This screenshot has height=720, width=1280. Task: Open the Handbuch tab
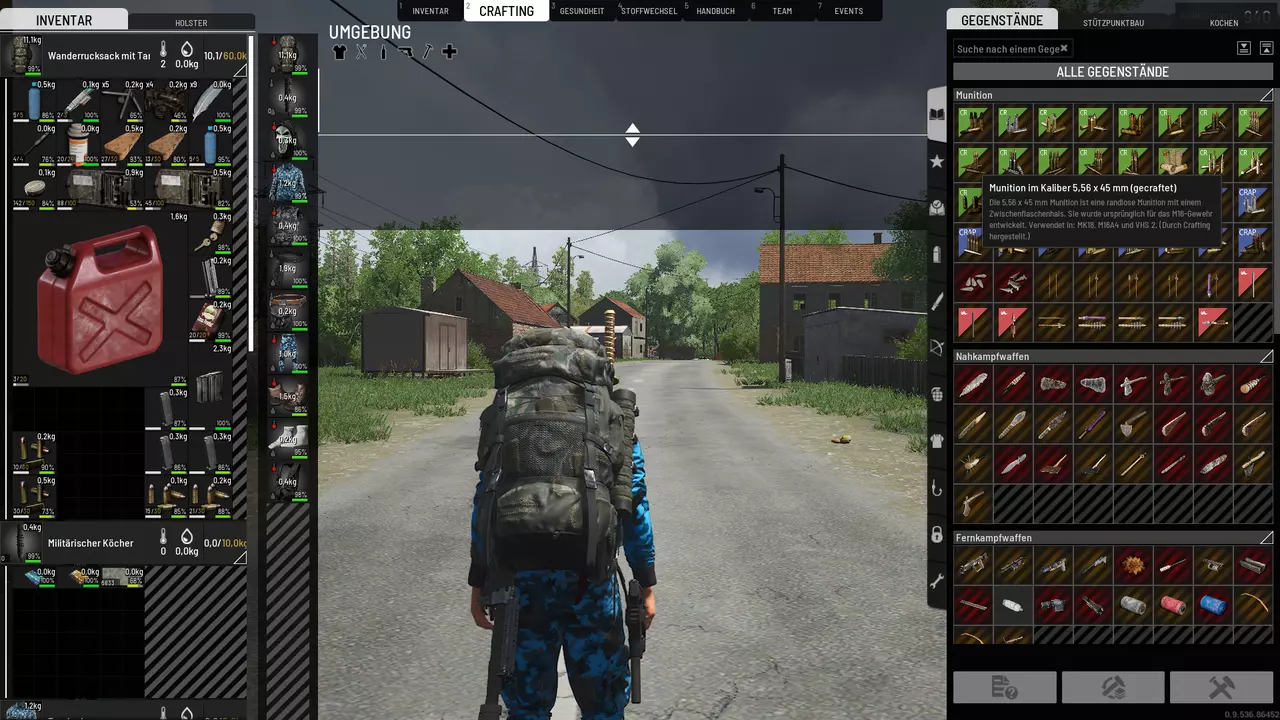click(x=715, y=11)
